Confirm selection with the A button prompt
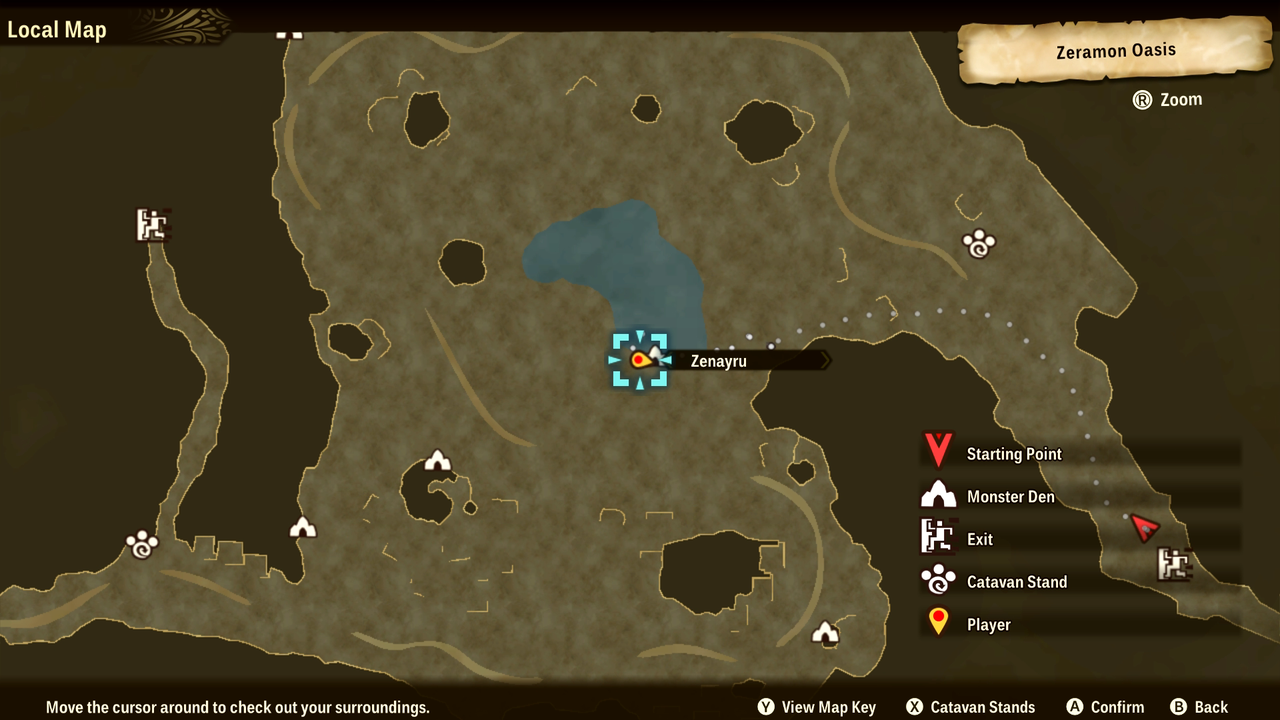Image resolution: width=1280 pixels, height=720 pixels. (1105, 707)
